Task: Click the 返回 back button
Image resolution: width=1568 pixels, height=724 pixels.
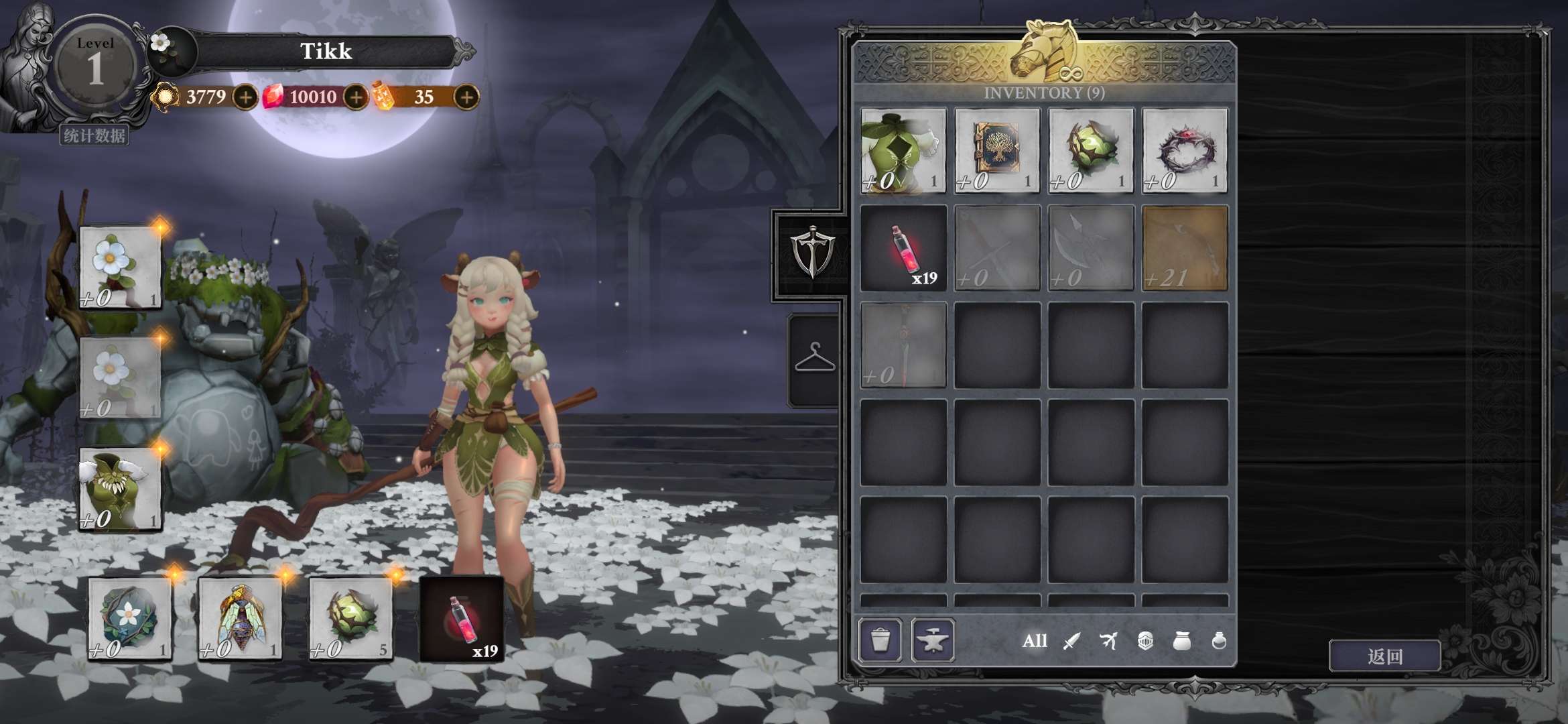Action: pos(1384,656)
